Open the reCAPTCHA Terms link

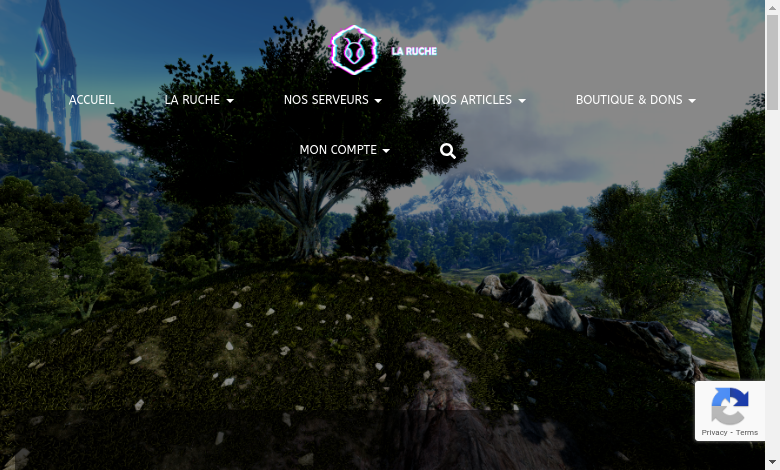[x=747, y=433]
